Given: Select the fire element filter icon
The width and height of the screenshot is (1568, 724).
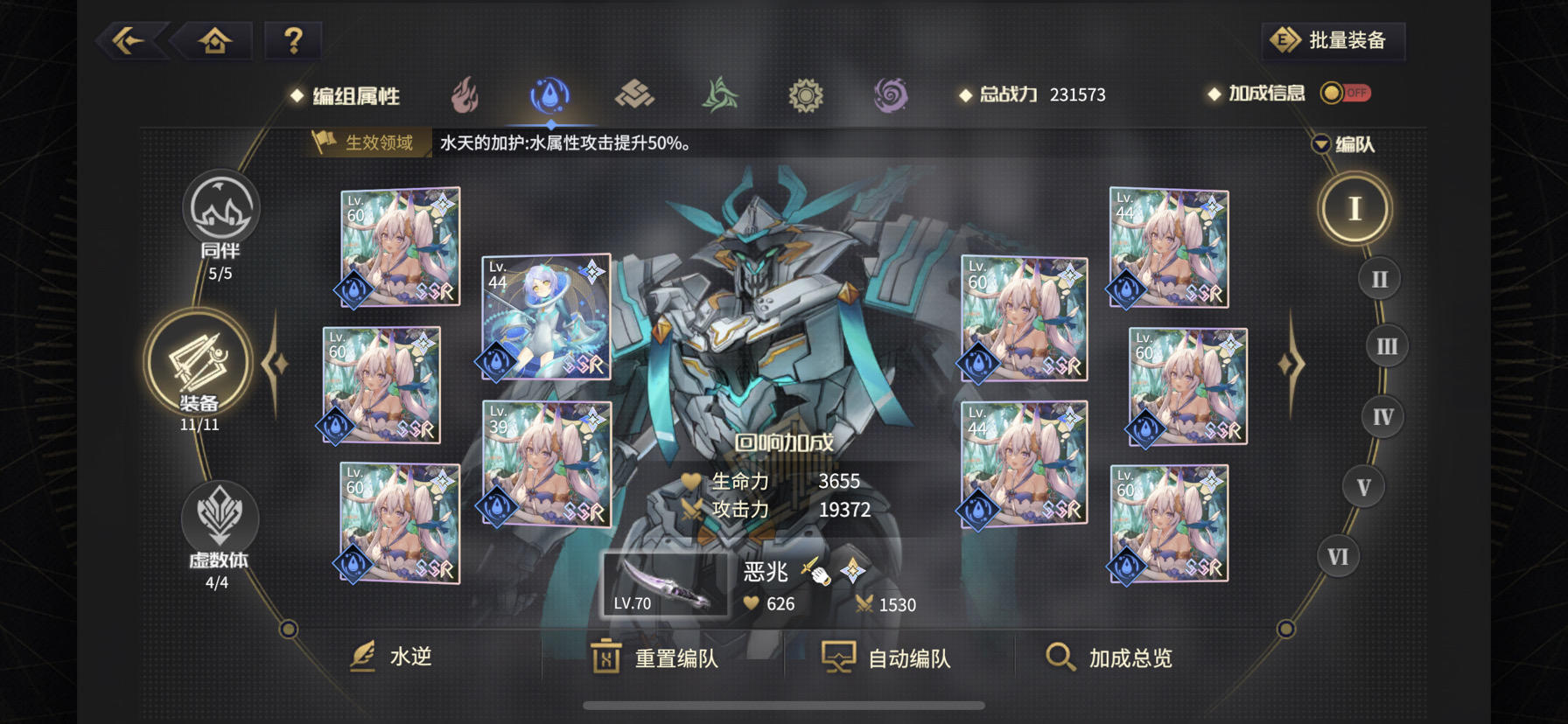Looking at the screenshot, I should 465,94.
